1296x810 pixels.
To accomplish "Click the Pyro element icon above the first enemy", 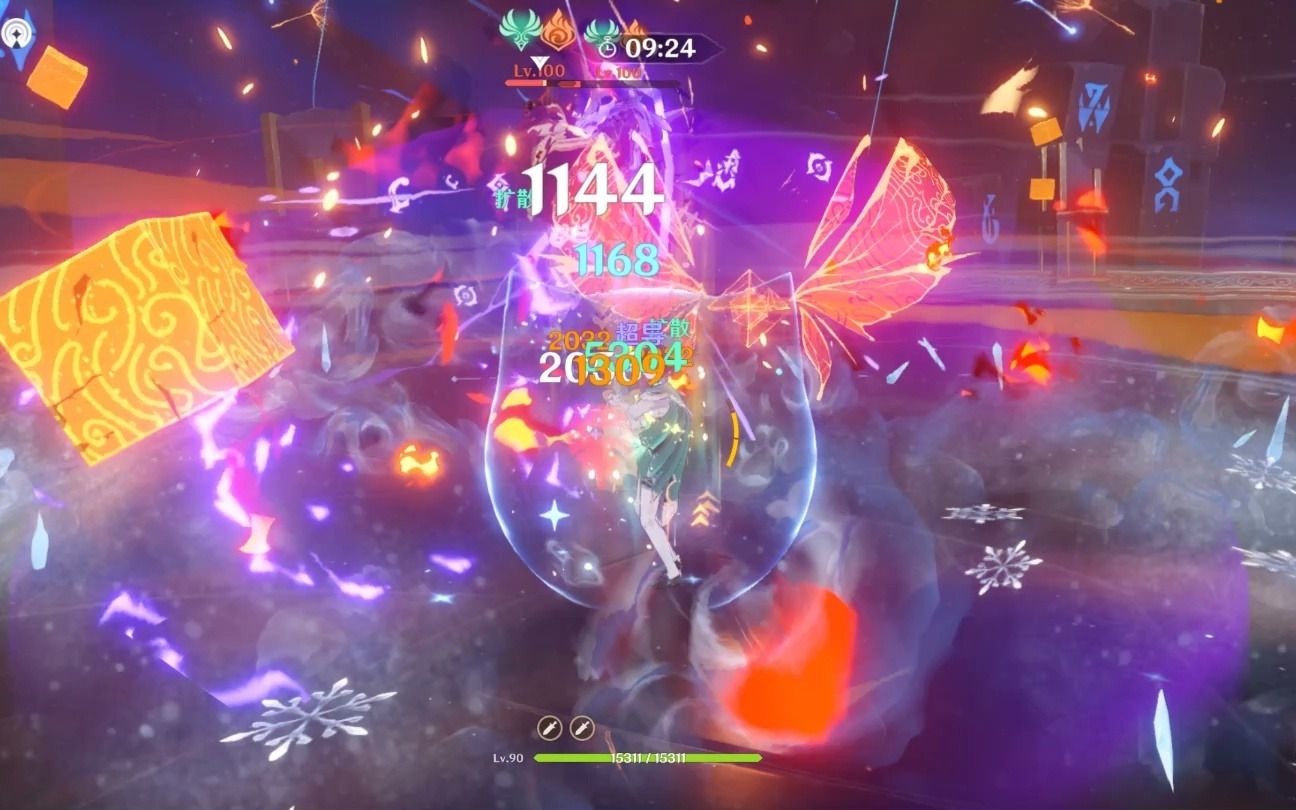I will (x=556, y=33).
